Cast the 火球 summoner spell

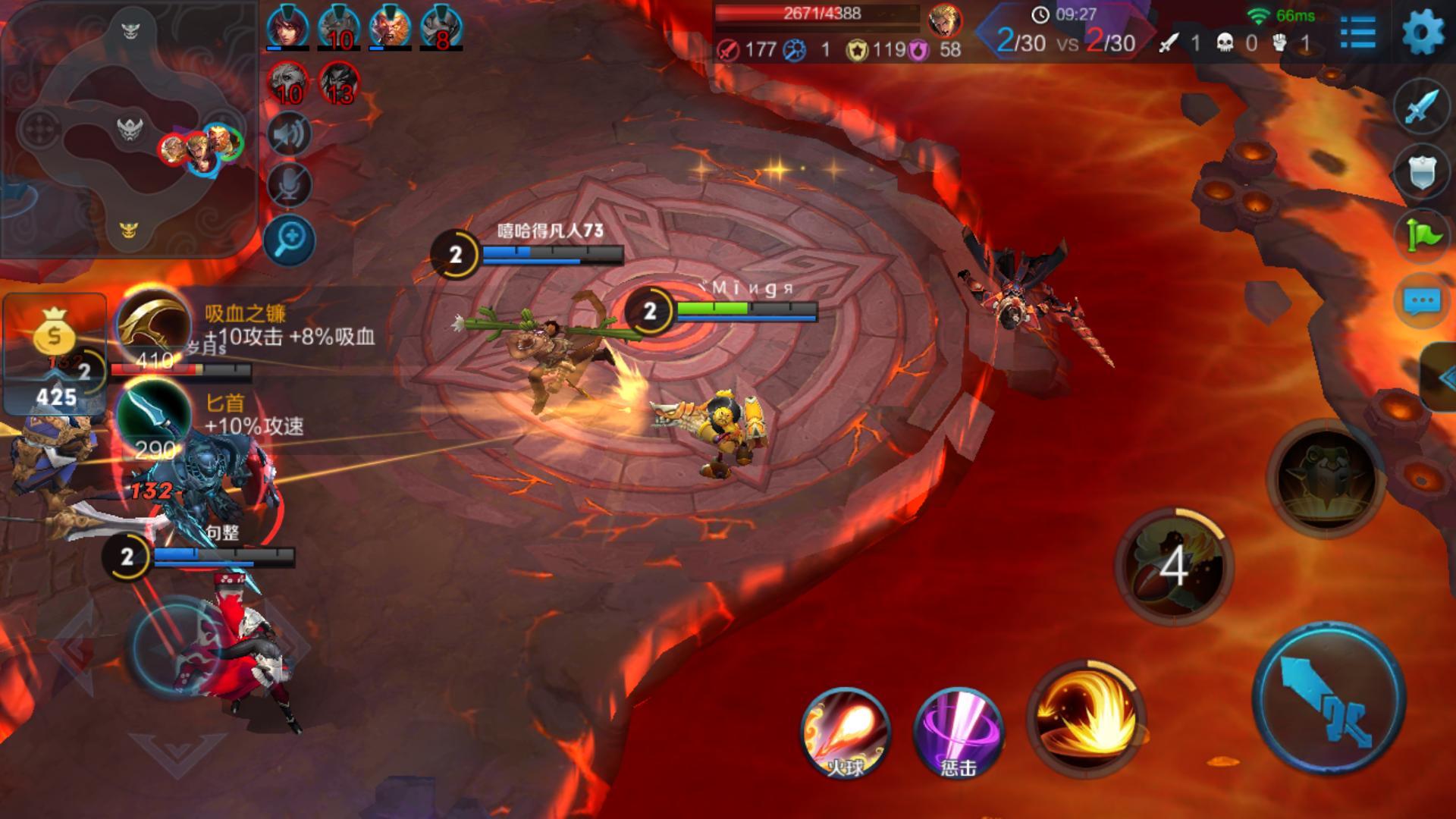[x=846, y=733]
